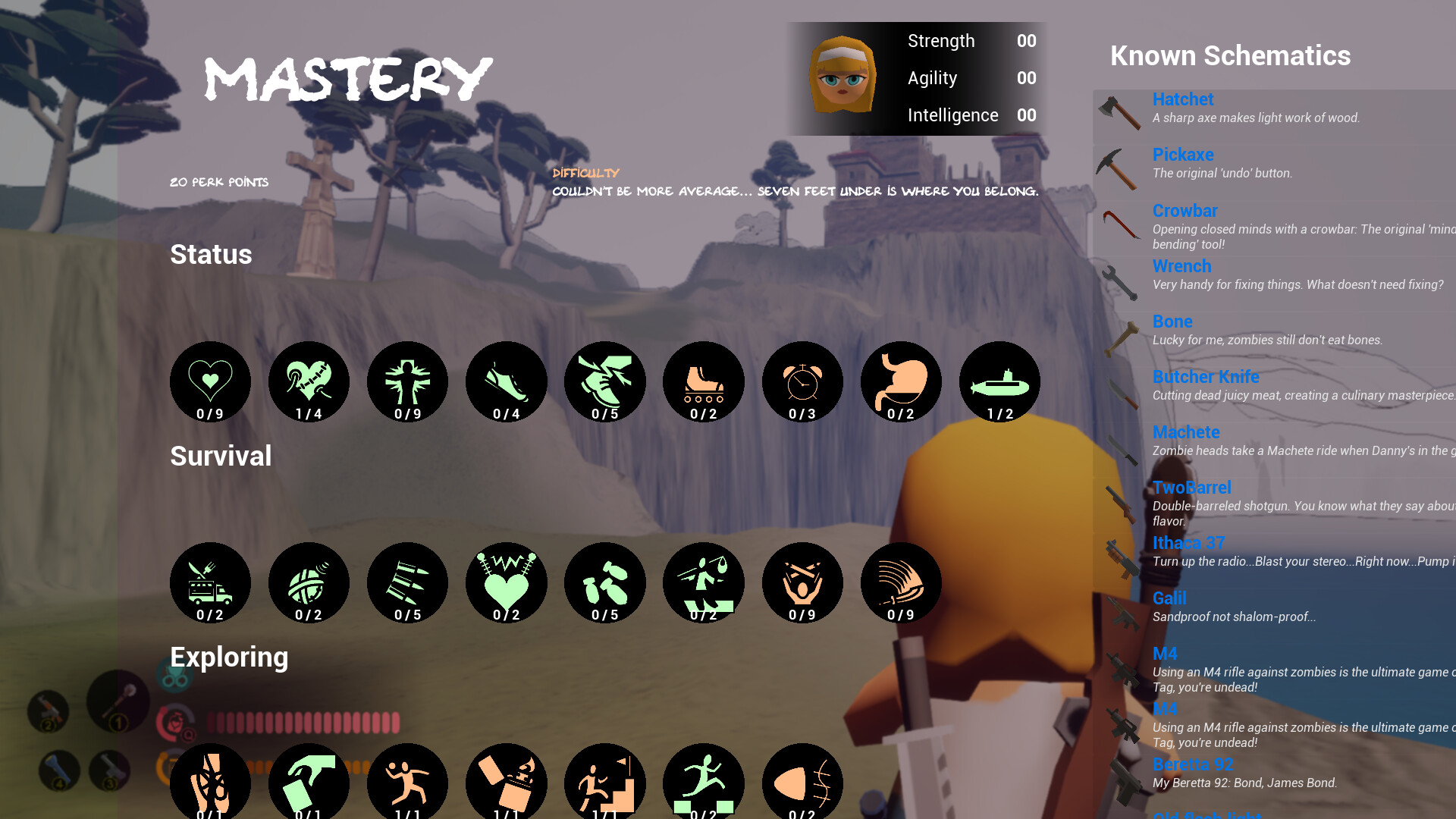Expand the Survival perk section
The image size is (1456, 819).
click(x=220, y=456)
